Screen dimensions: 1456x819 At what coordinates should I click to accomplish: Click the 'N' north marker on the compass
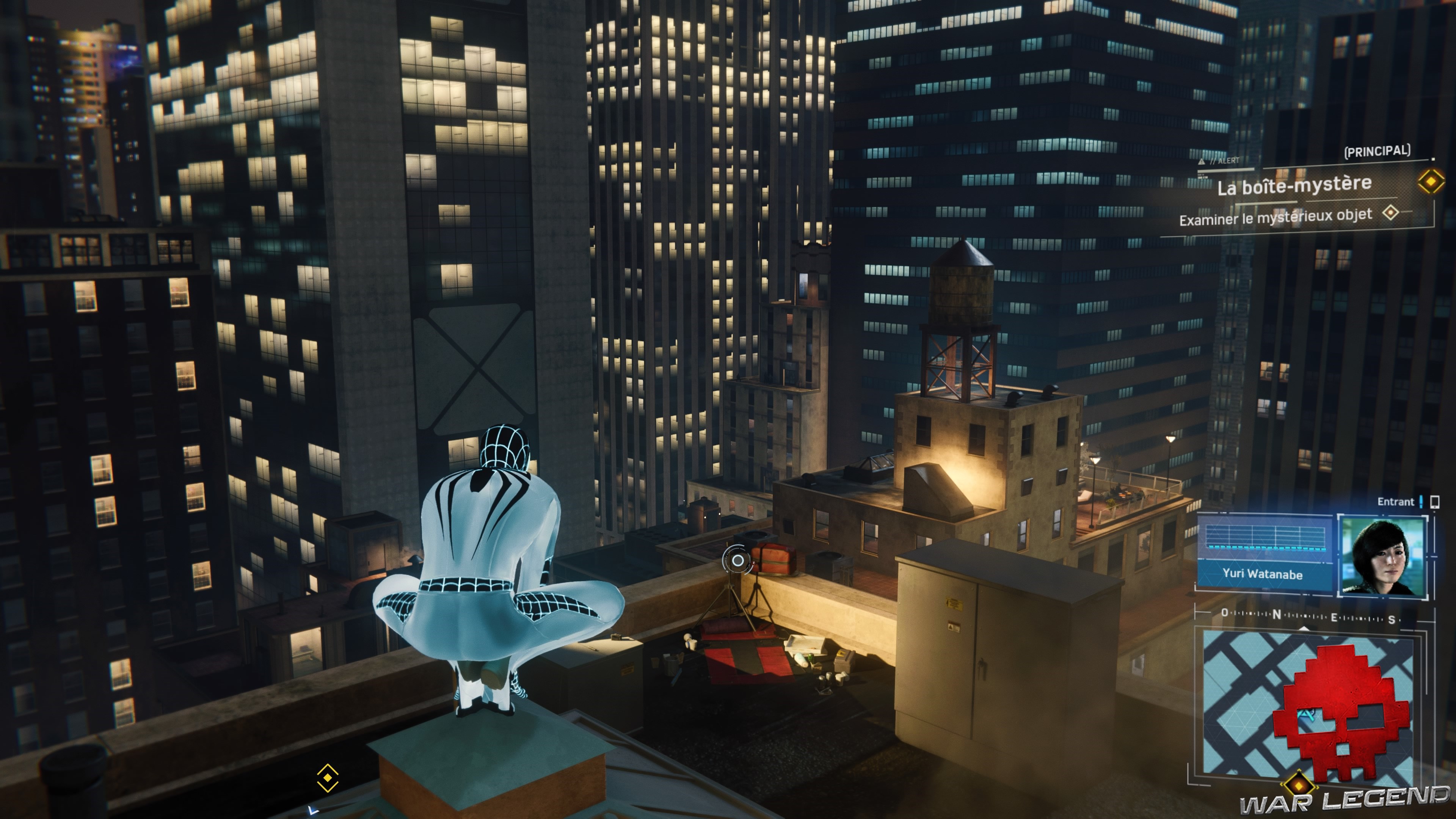[x=1277, y=615]
